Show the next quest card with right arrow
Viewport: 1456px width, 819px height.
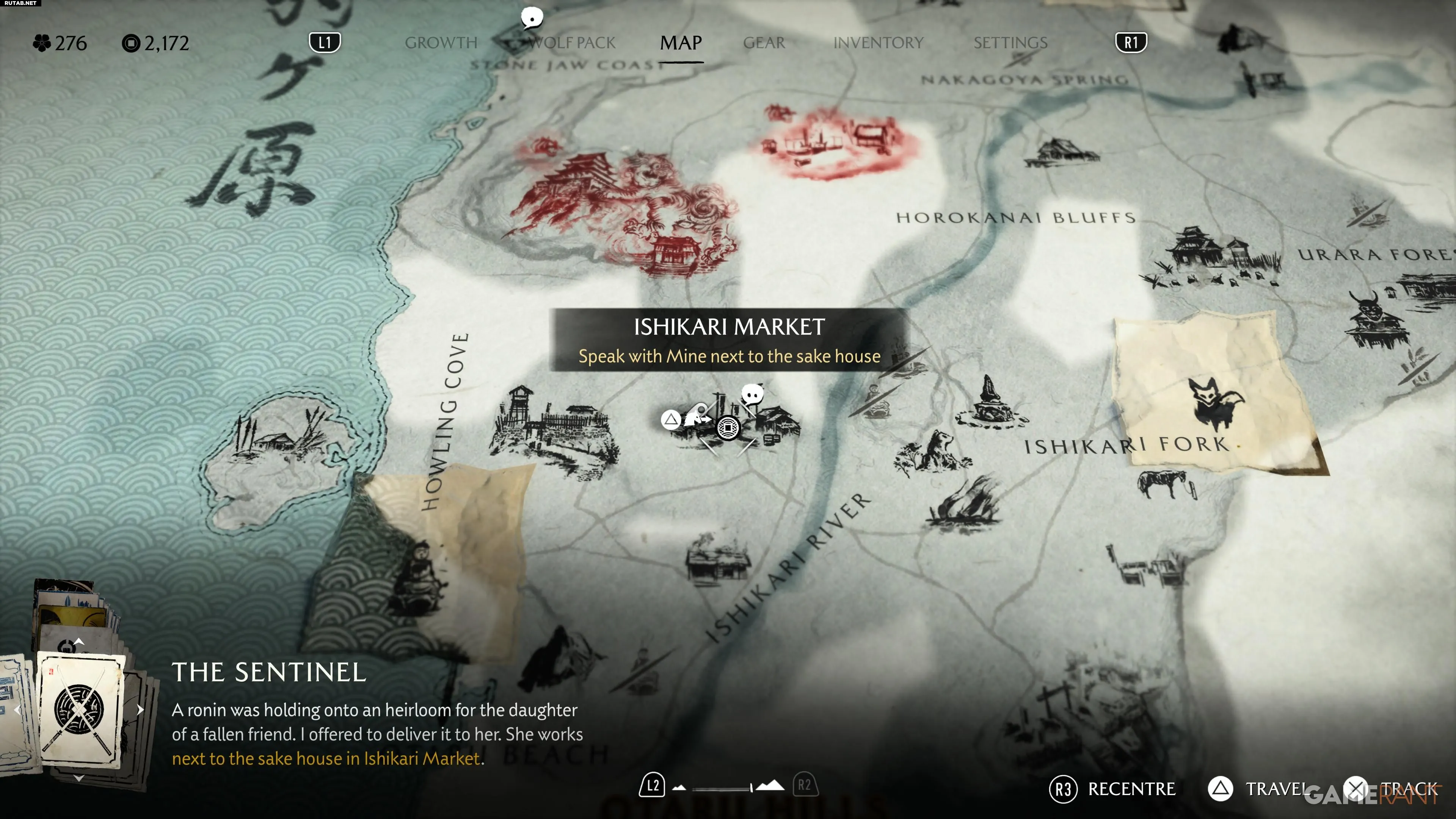(x=140, y=709)
